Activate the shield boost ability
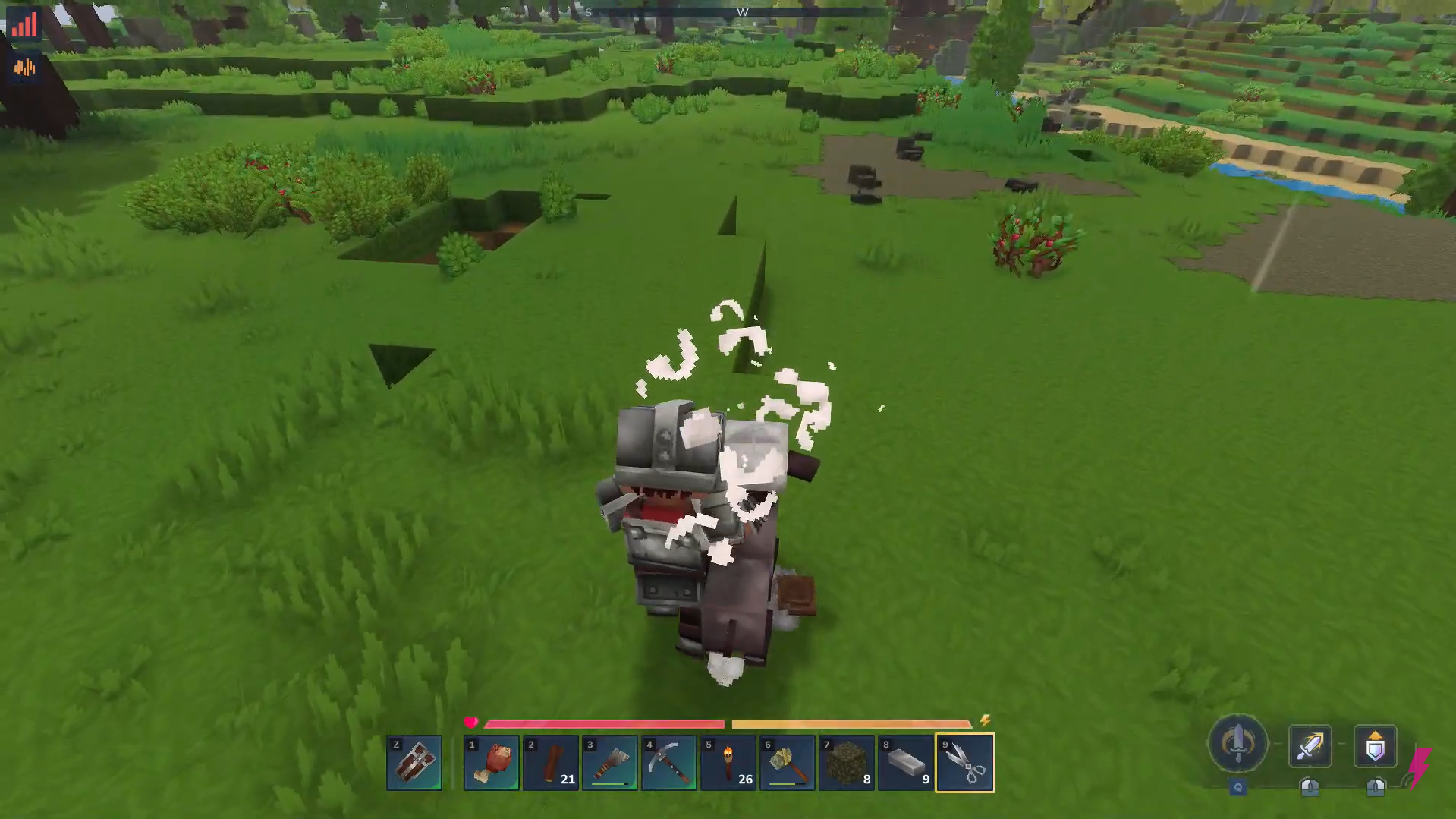Screen dimensions: 1456x819 (1375, 746)
